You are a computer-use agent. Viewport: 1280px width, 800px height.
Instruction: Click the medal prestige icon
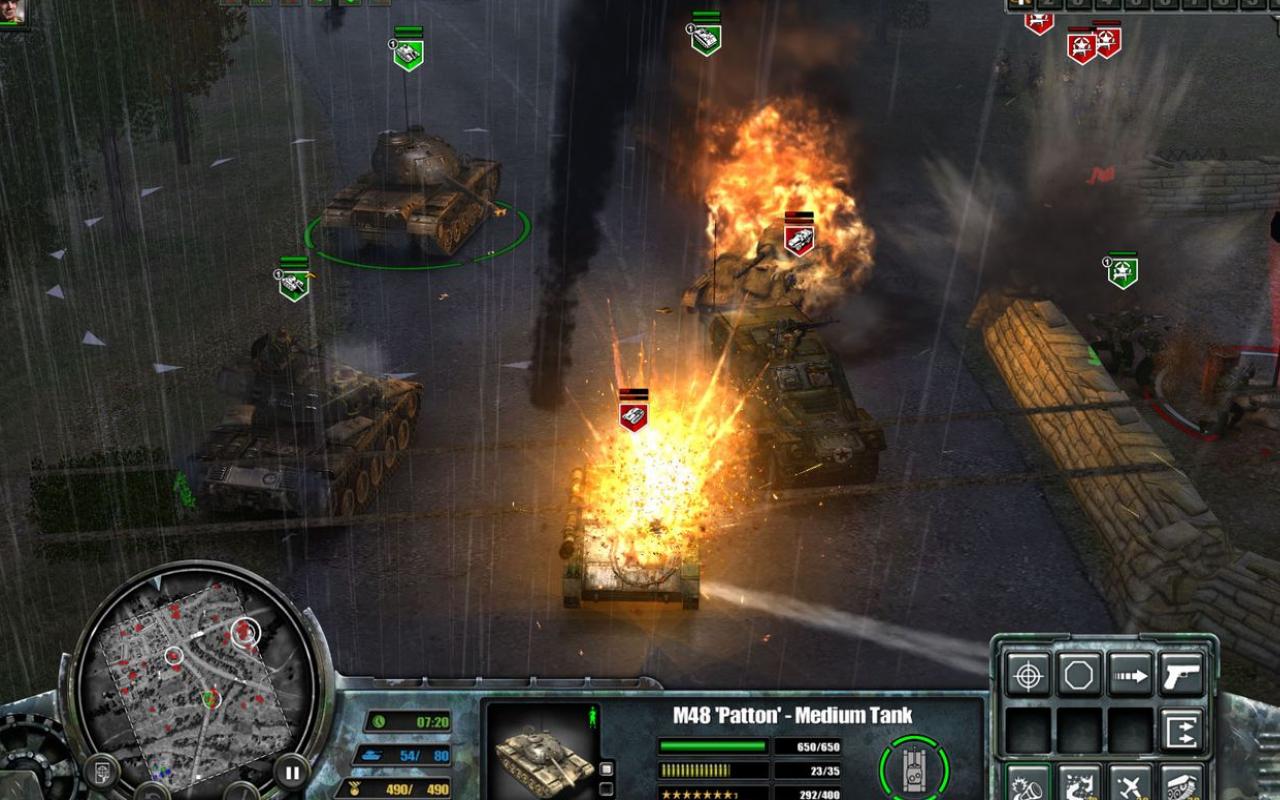click(x=355, y=787)
